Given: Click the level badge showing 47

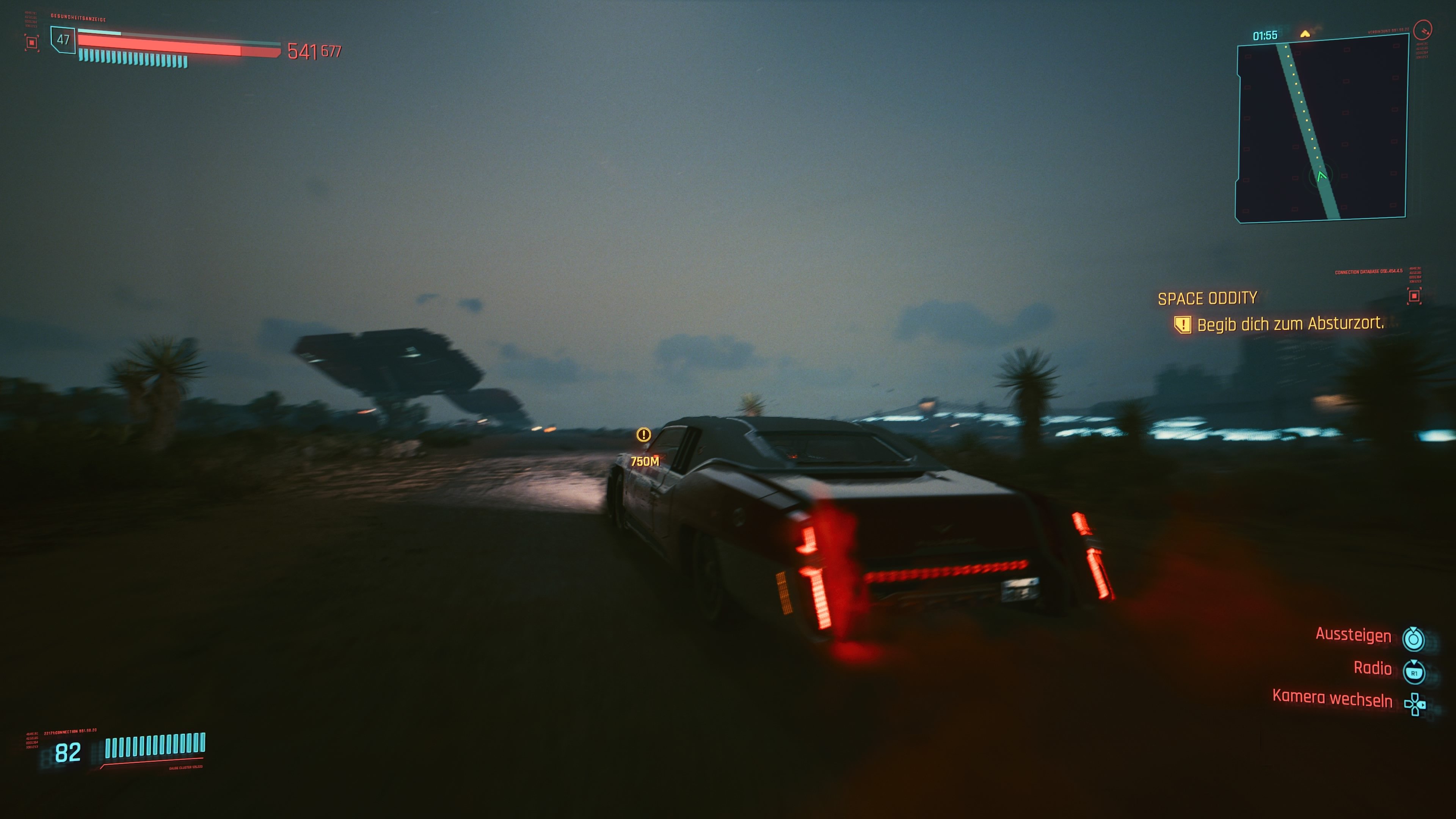Looking at the screenshot, I should [63, 40].
